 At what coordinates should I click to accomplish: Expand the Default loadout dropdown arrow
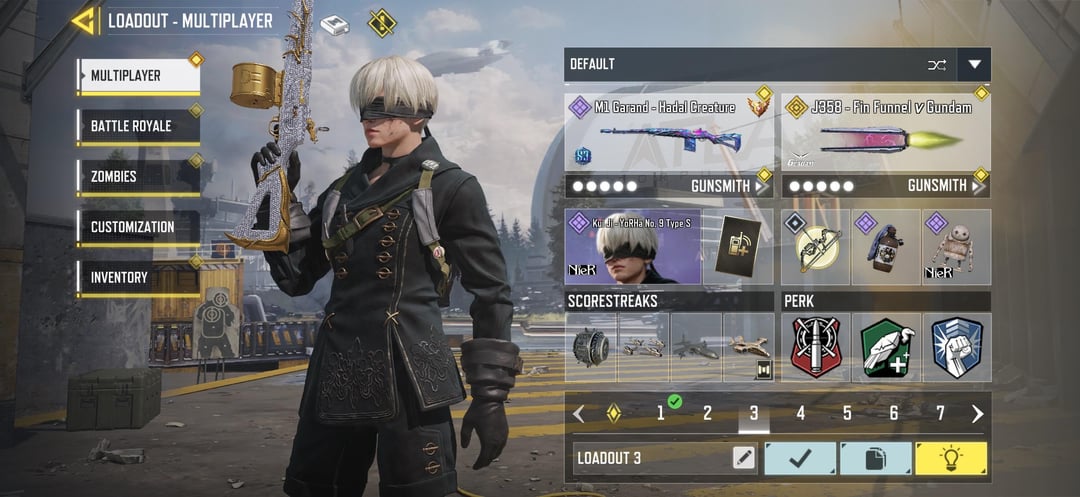(x=974, y=65)
